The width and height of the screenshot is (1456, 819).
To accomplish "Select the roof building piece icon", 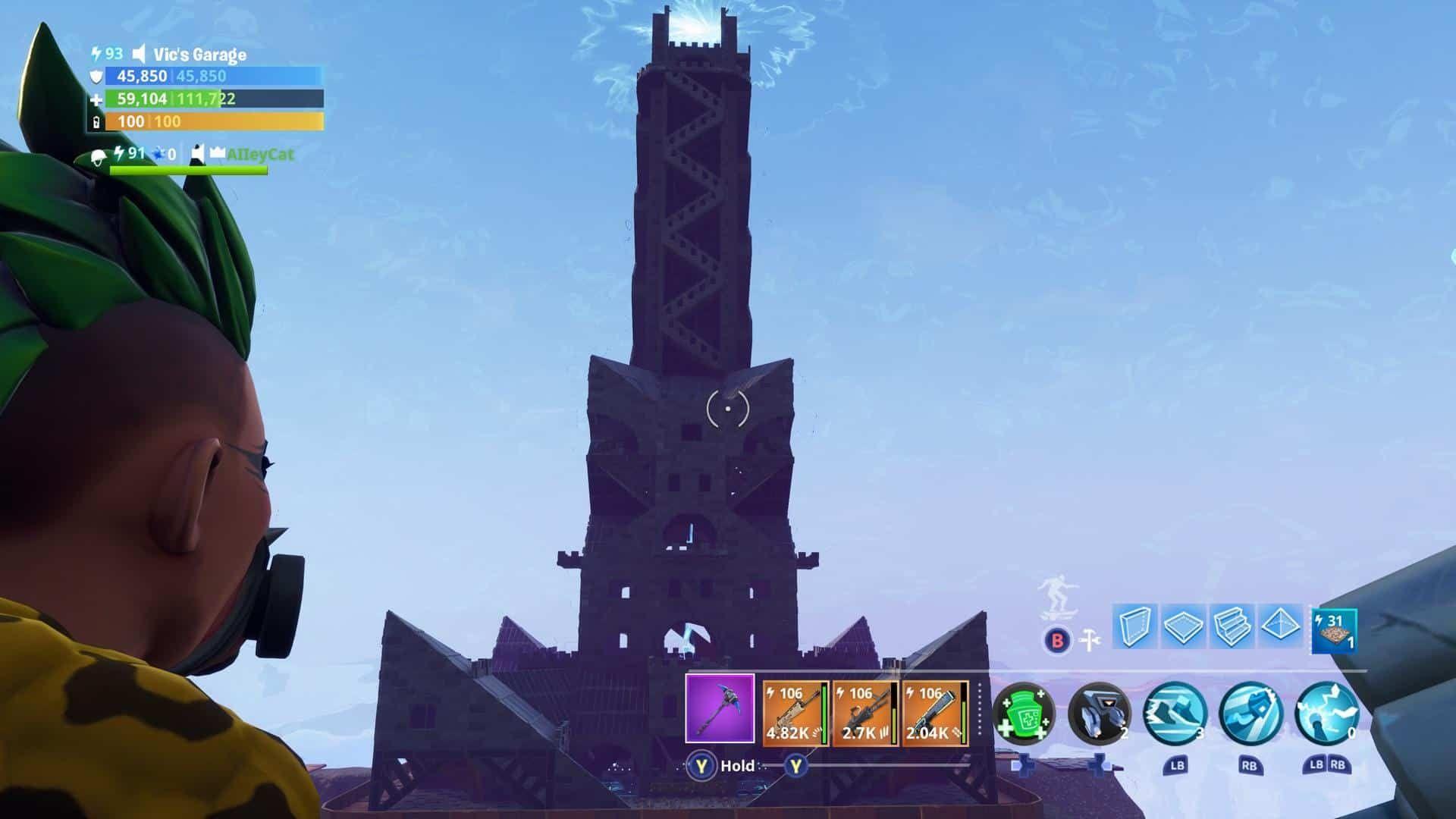I will pyautogui.click(x=1281, y=627).
